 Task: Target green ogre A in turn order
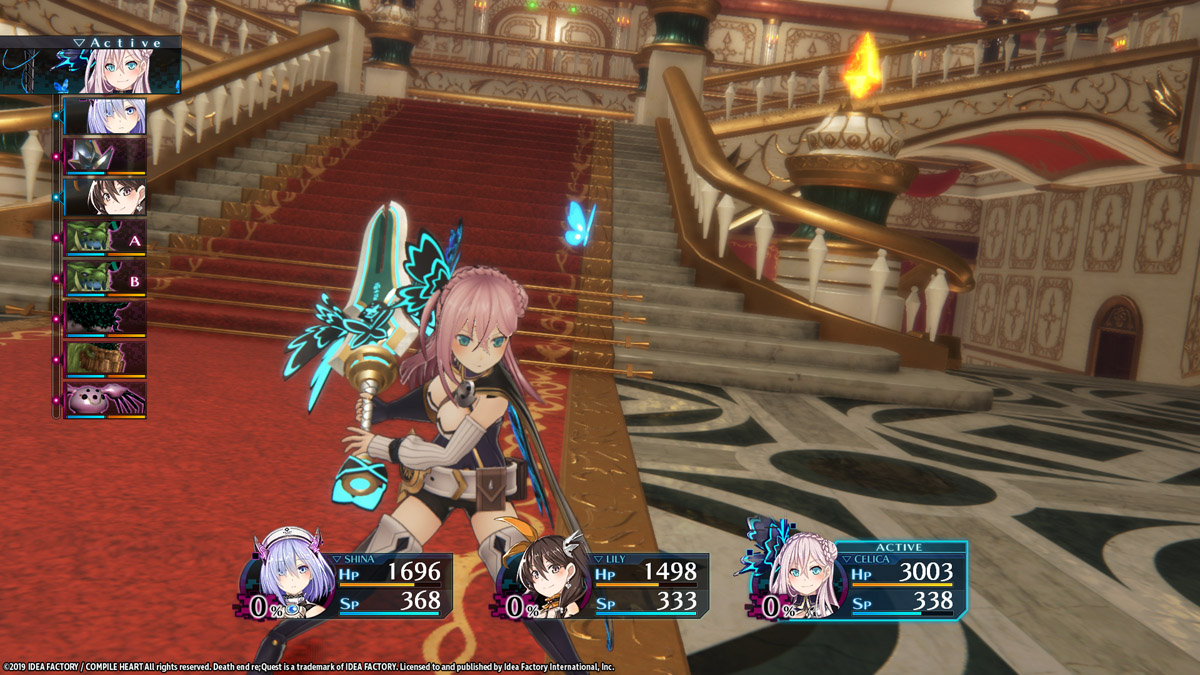pyautogui.click(x=105, y=238)
